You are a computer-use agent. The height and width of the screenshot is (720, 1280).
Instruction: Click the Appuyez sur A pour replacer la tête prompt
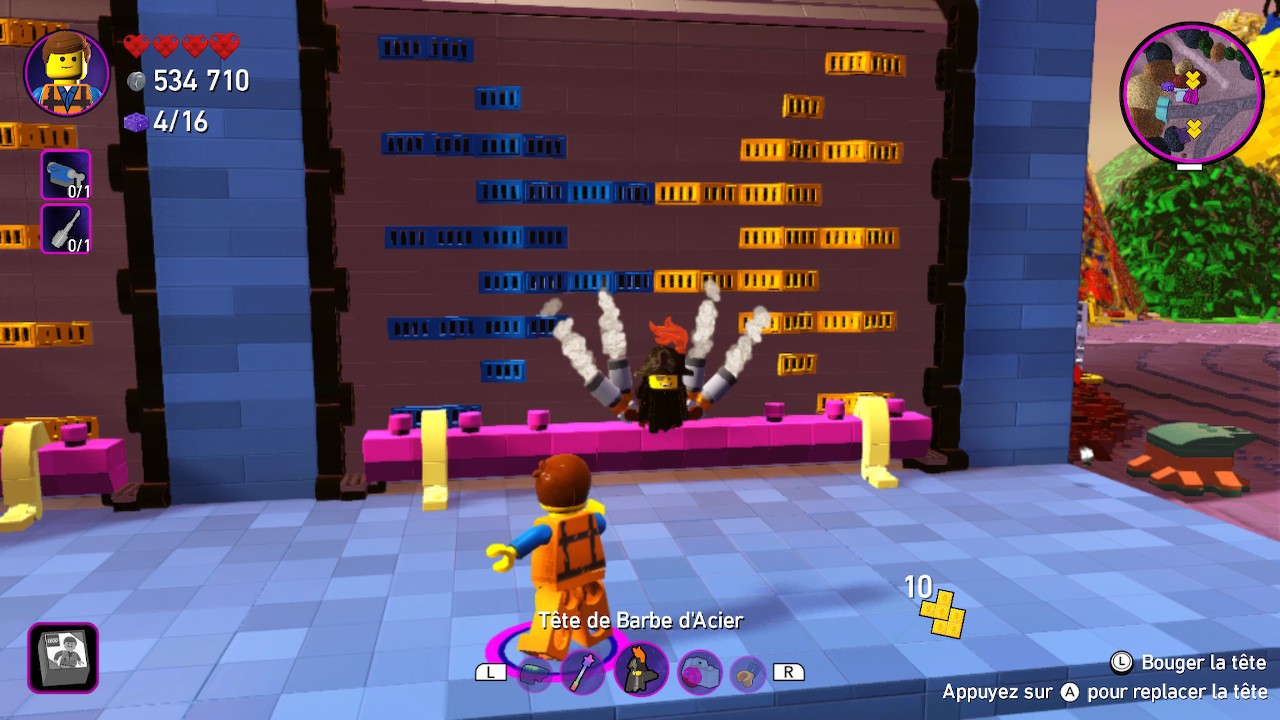click(1105, 690)
